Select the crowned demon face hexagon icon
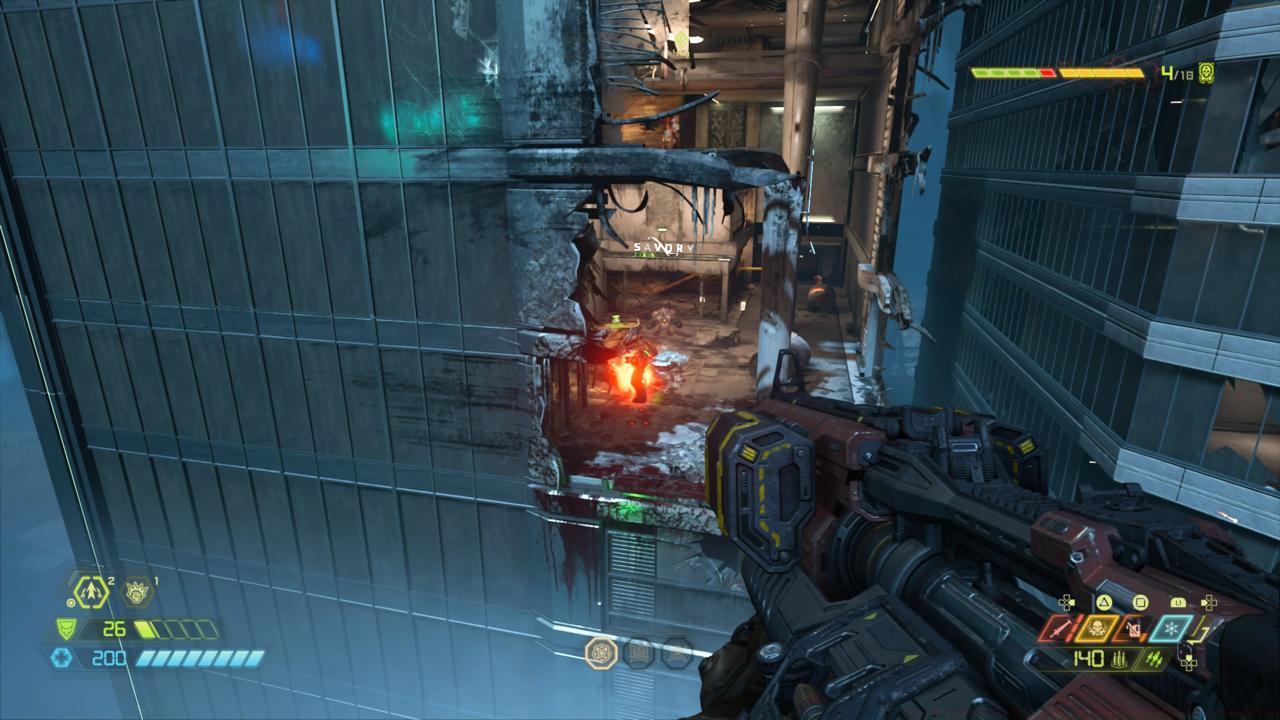Viewport: 1280px width, 720px height. 137,592
